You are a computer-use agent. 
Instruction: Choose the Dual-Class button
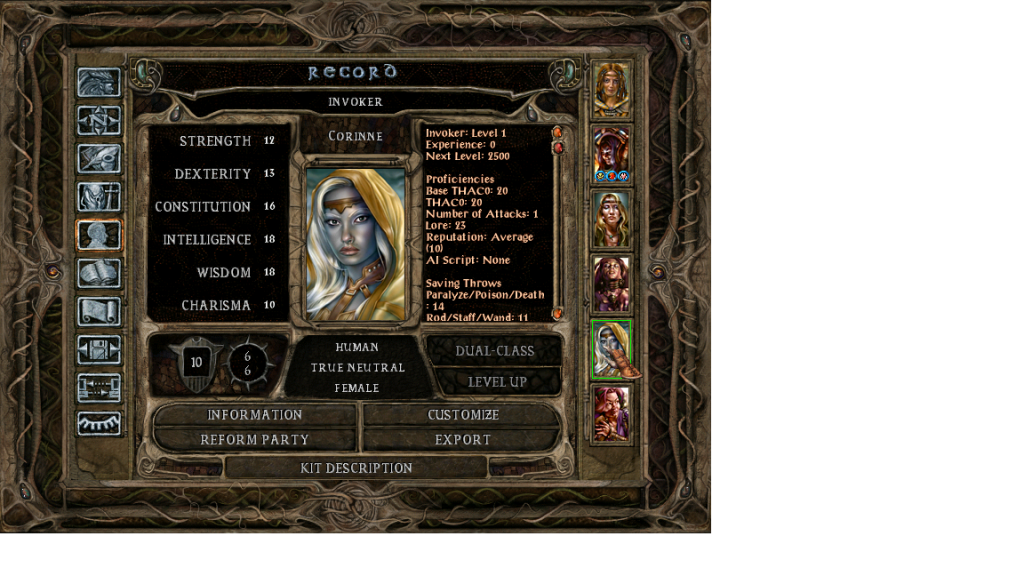point(494,351)
